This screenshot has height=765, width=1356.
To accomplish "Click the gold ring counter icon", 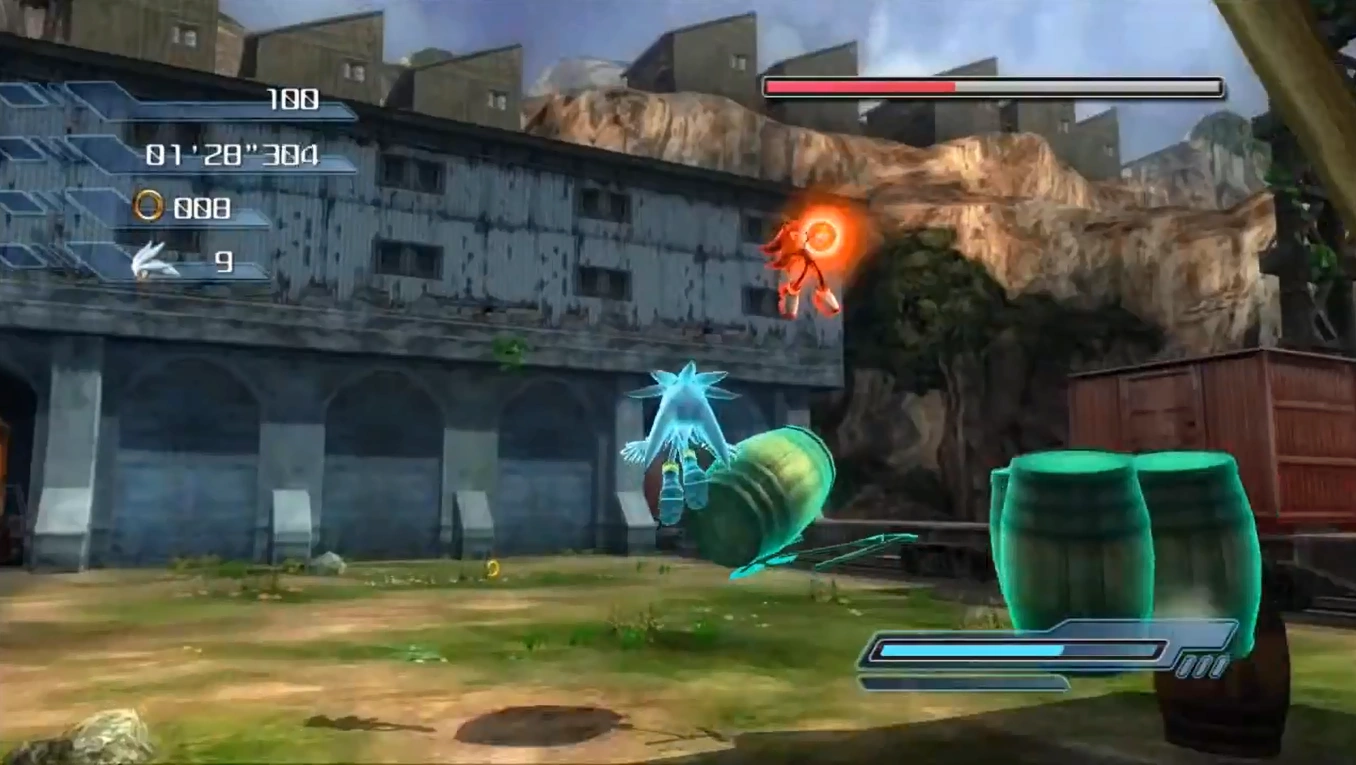I will tap(148, 207).
